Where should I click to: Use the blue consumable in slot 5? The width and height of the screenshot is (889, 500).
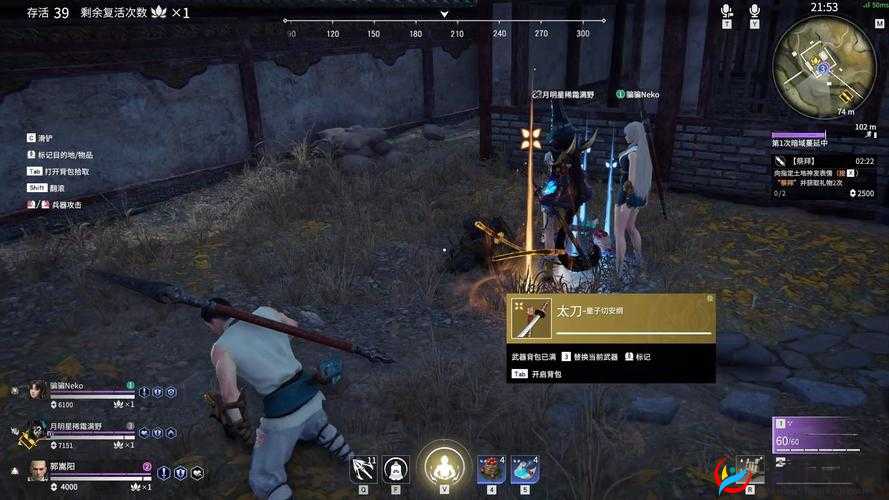pos(524,468)
